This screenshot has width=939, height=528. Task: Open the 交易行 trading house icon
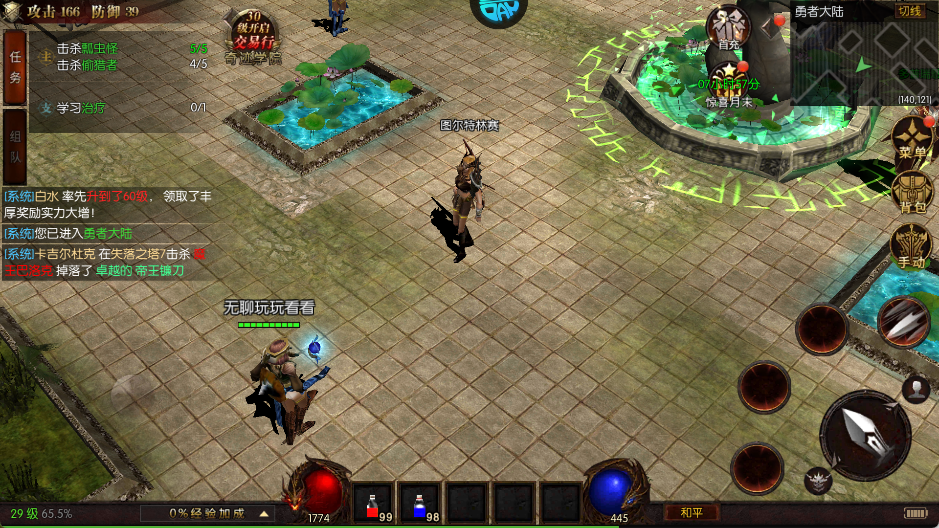pyautogui.click(x=253, y=37)
